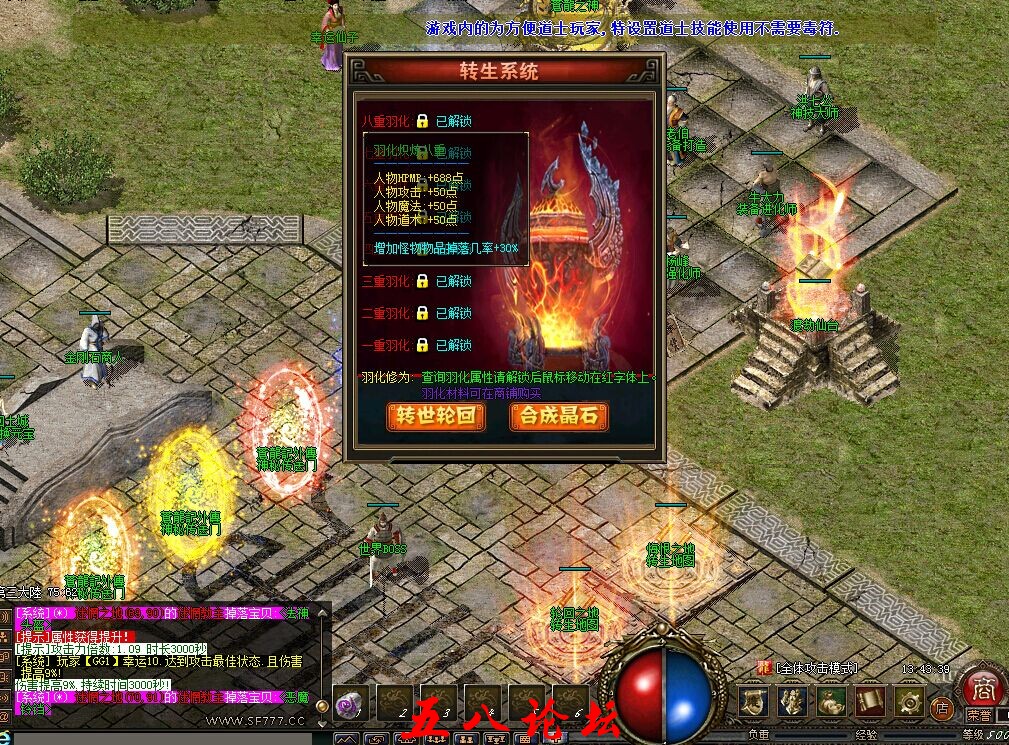Click the 荣誉 honor button
This screenshot has height=745, width=1009.
point(979,716)
